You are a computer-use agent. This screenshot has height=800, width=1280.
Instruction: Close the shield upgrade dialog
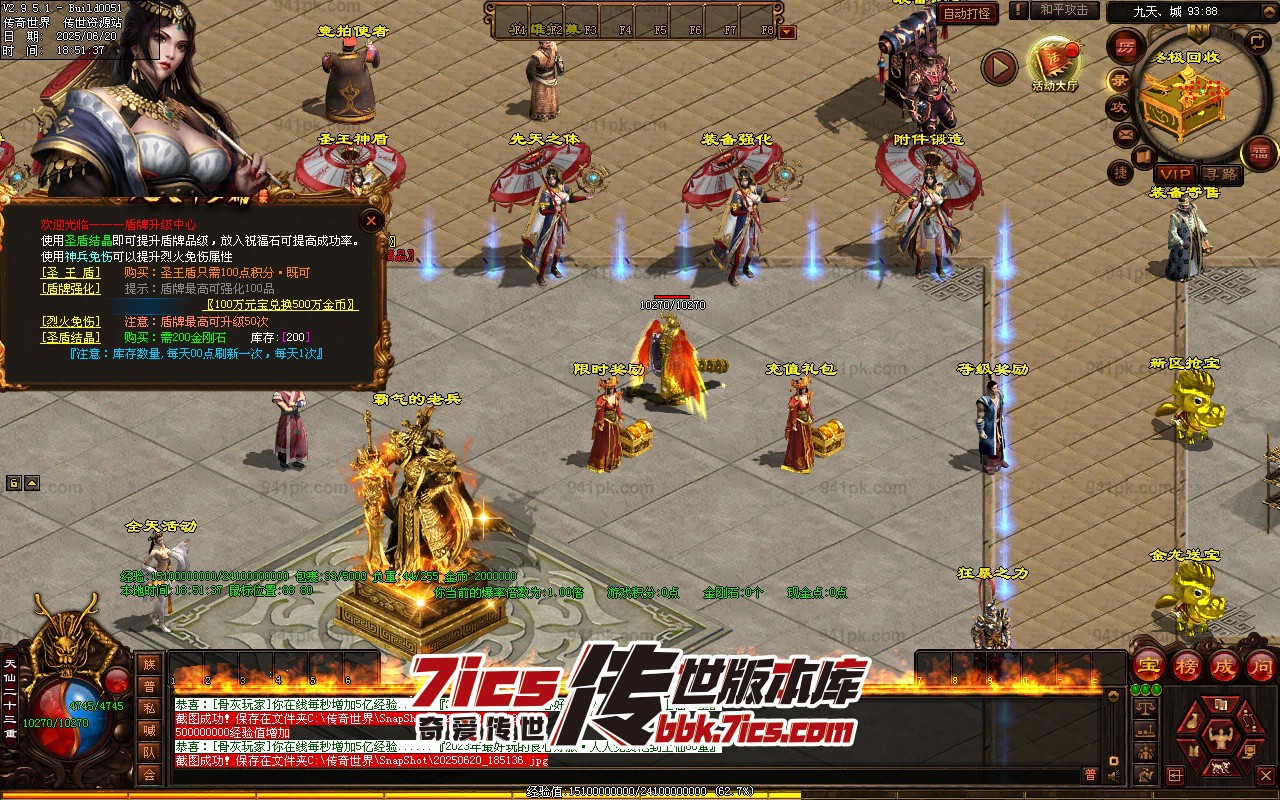click(x=371, y=220)
